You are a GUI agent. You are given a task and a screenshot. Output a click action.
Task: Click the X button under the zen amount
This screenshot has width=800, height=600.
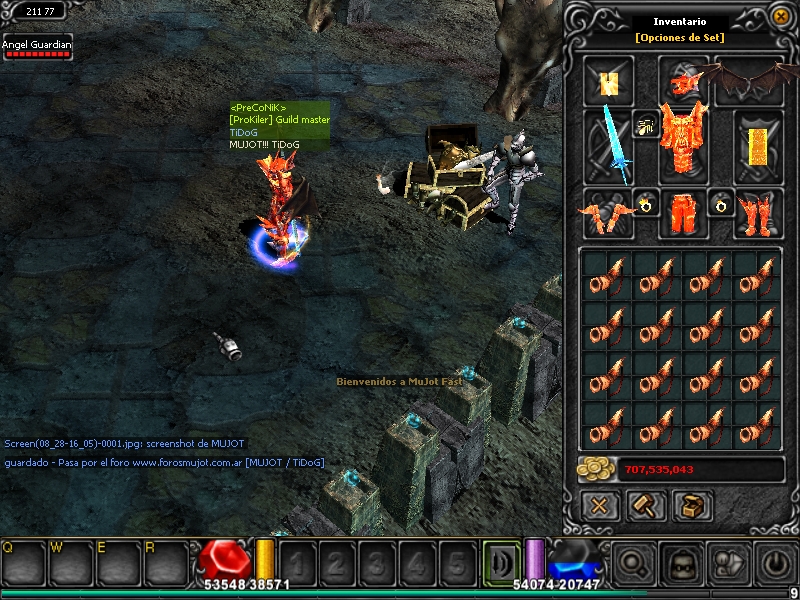coord(600,506)
